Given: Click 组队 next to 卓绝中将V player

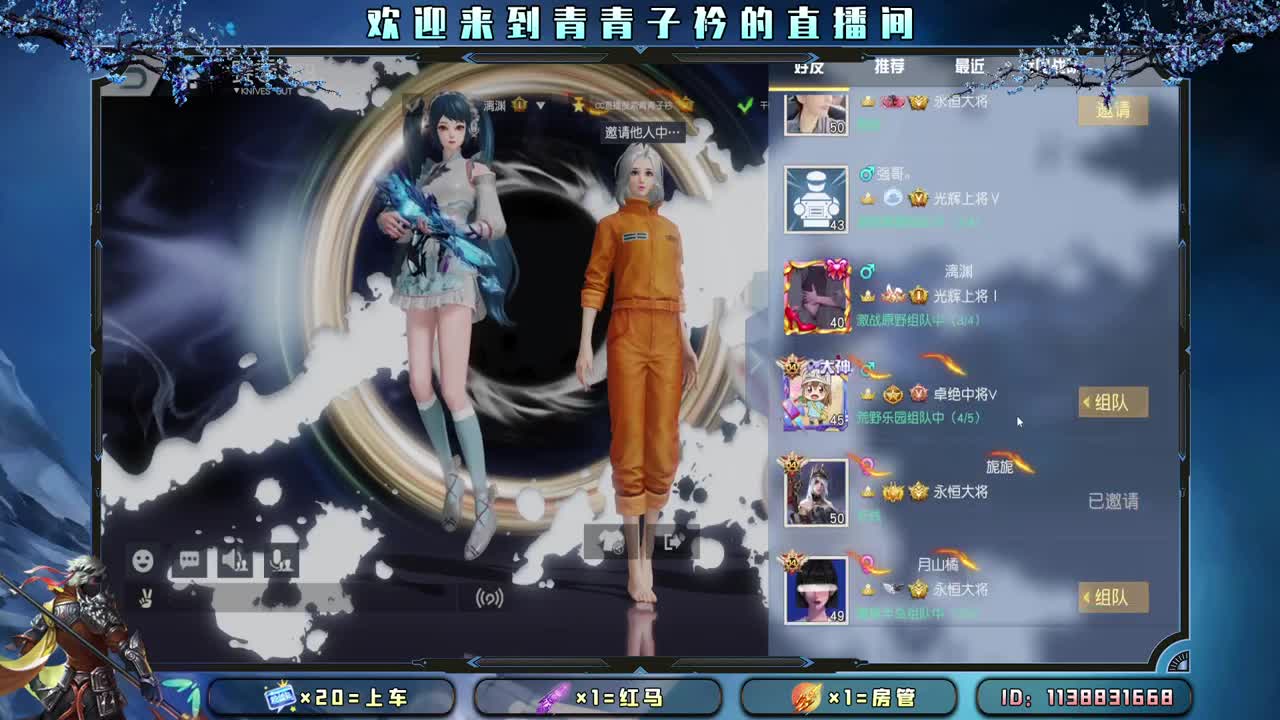Looking at the screenshot, I should tap(1112, 403).
